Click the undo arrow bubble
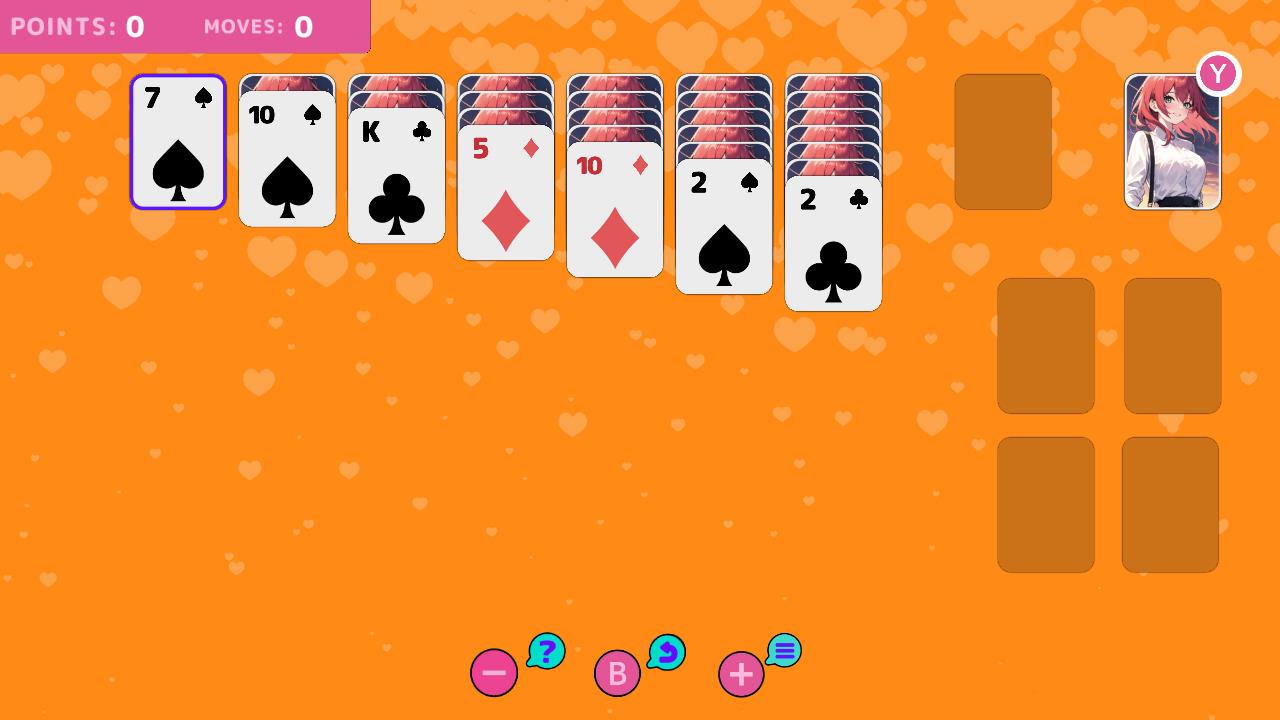 click(x=666, y=651)
